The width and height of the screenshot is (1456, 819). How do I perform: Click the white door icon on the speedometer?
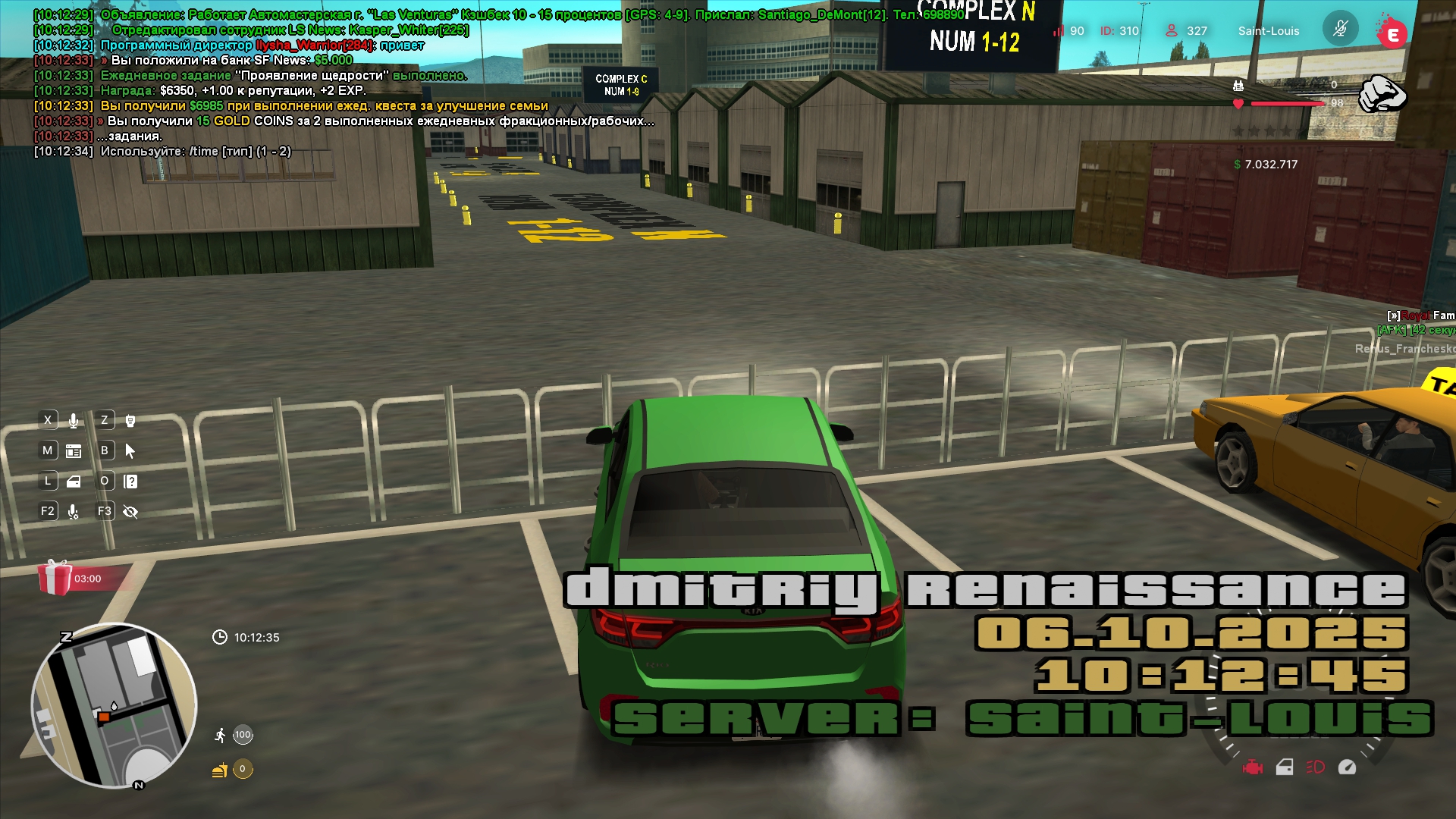(x=1285, y=767)
